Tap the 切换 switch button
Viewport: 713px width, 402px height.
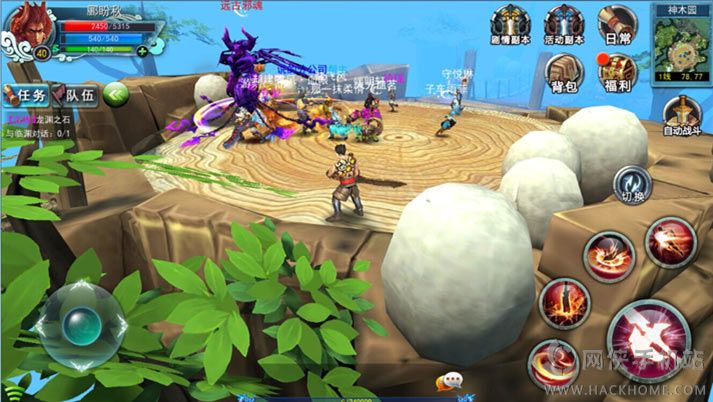632,185
